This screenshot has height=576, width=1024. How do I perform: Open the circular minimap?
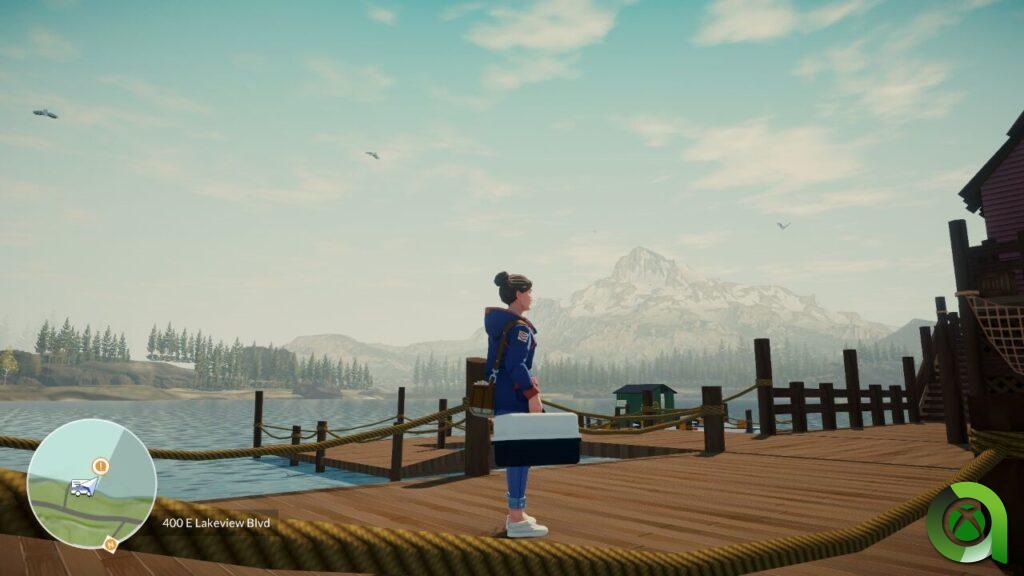coord(91,483)
